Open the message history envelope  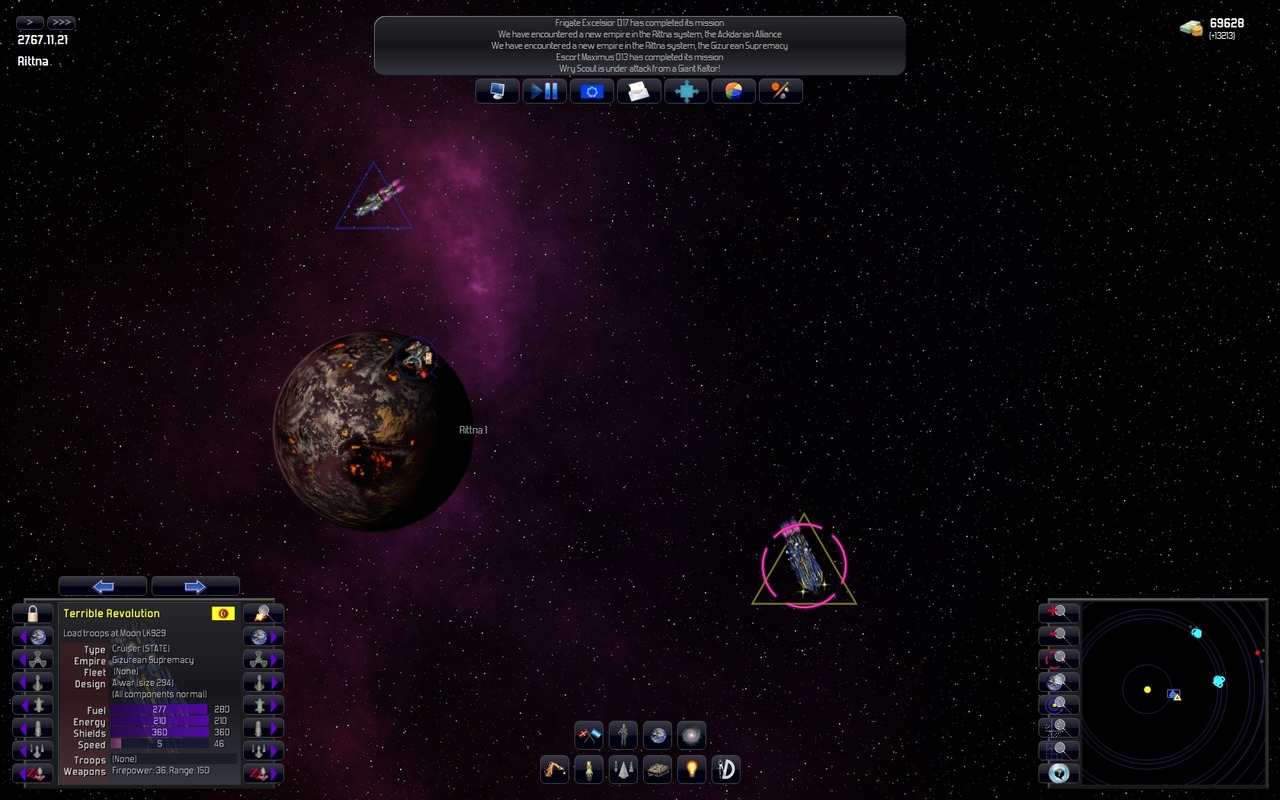point(639,91)
